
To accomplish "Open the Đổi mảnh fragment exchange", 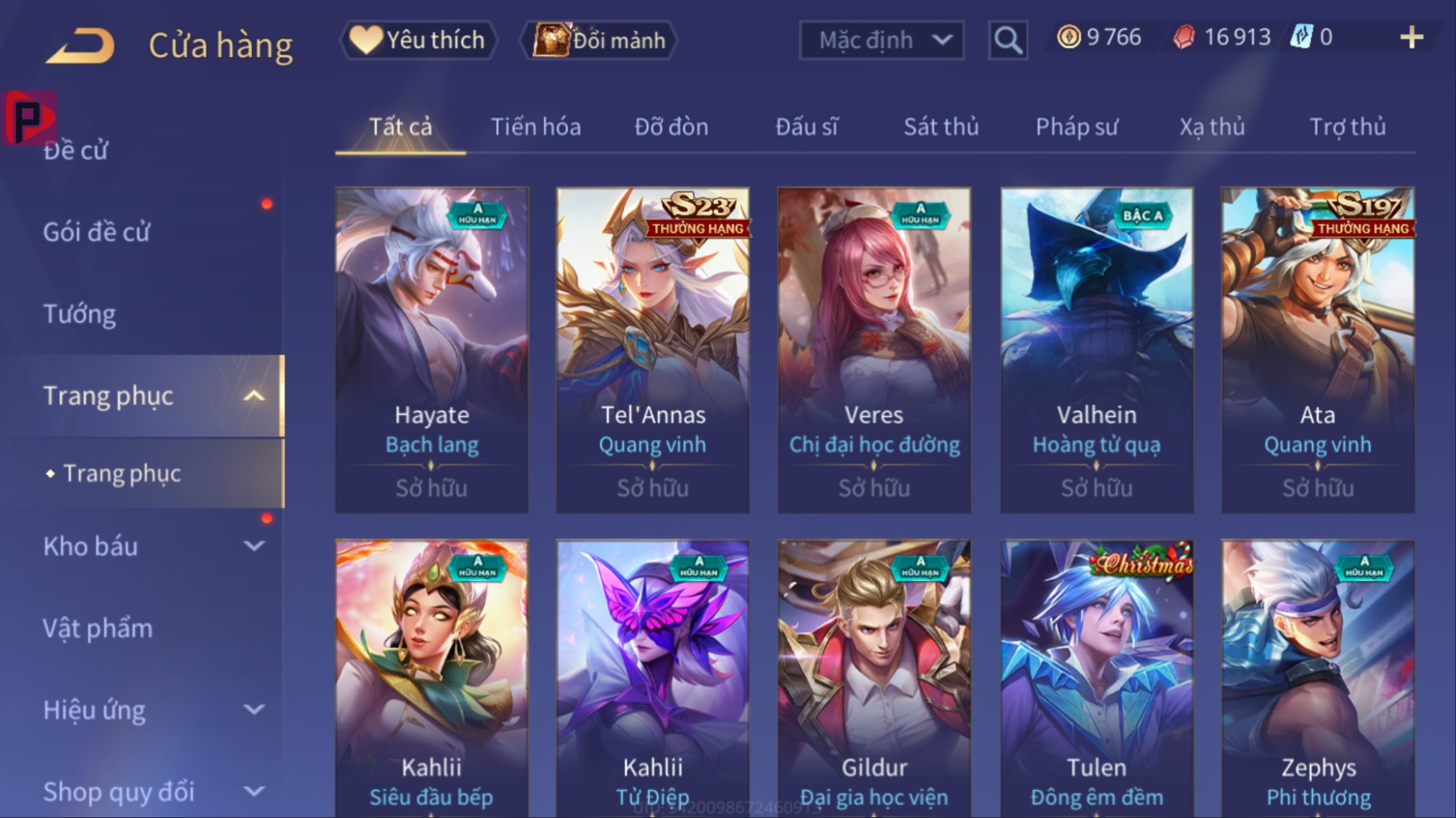I will tap(600, 40).
